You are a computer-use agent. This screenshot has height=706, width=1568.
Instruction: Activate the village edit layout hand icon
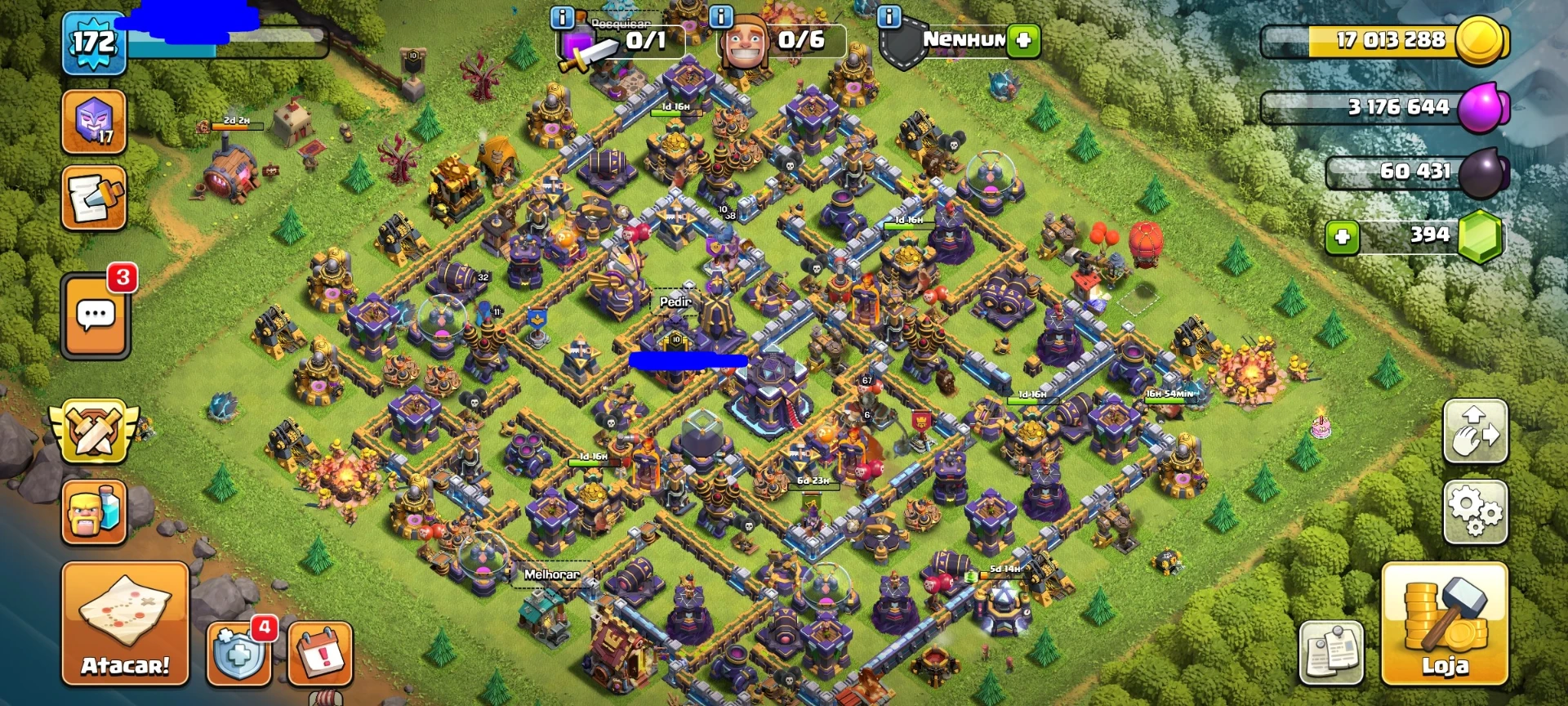[x=1475, y=431]
